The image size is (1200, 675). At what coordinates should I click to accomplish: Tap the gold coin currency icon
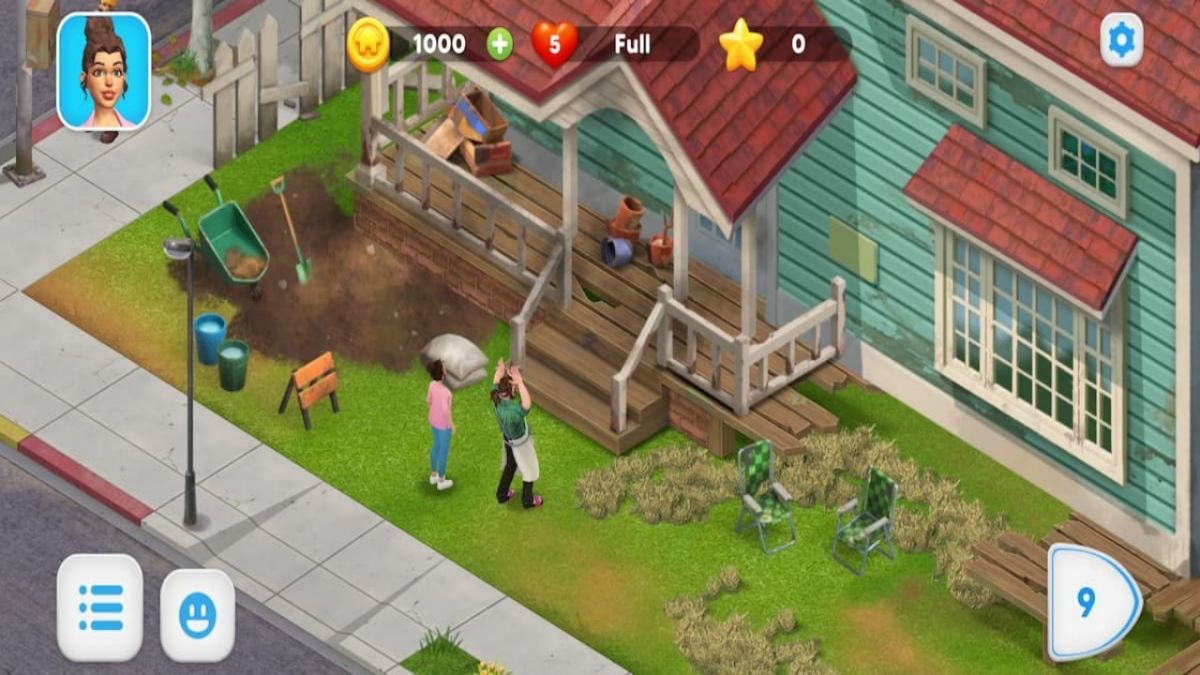[x=367, y=46]
